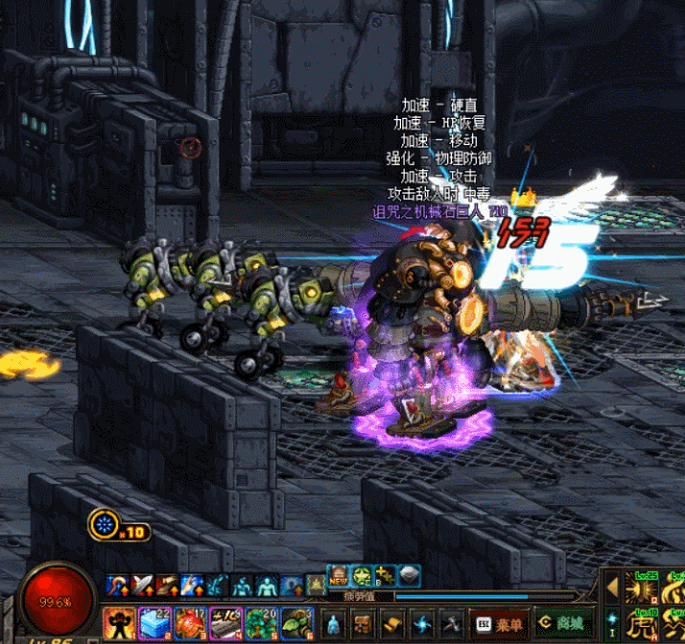Image resolution: width=685 pixels, height=644 pixels.
Task: Open the scroll quest icon
Action: (392, 624)
